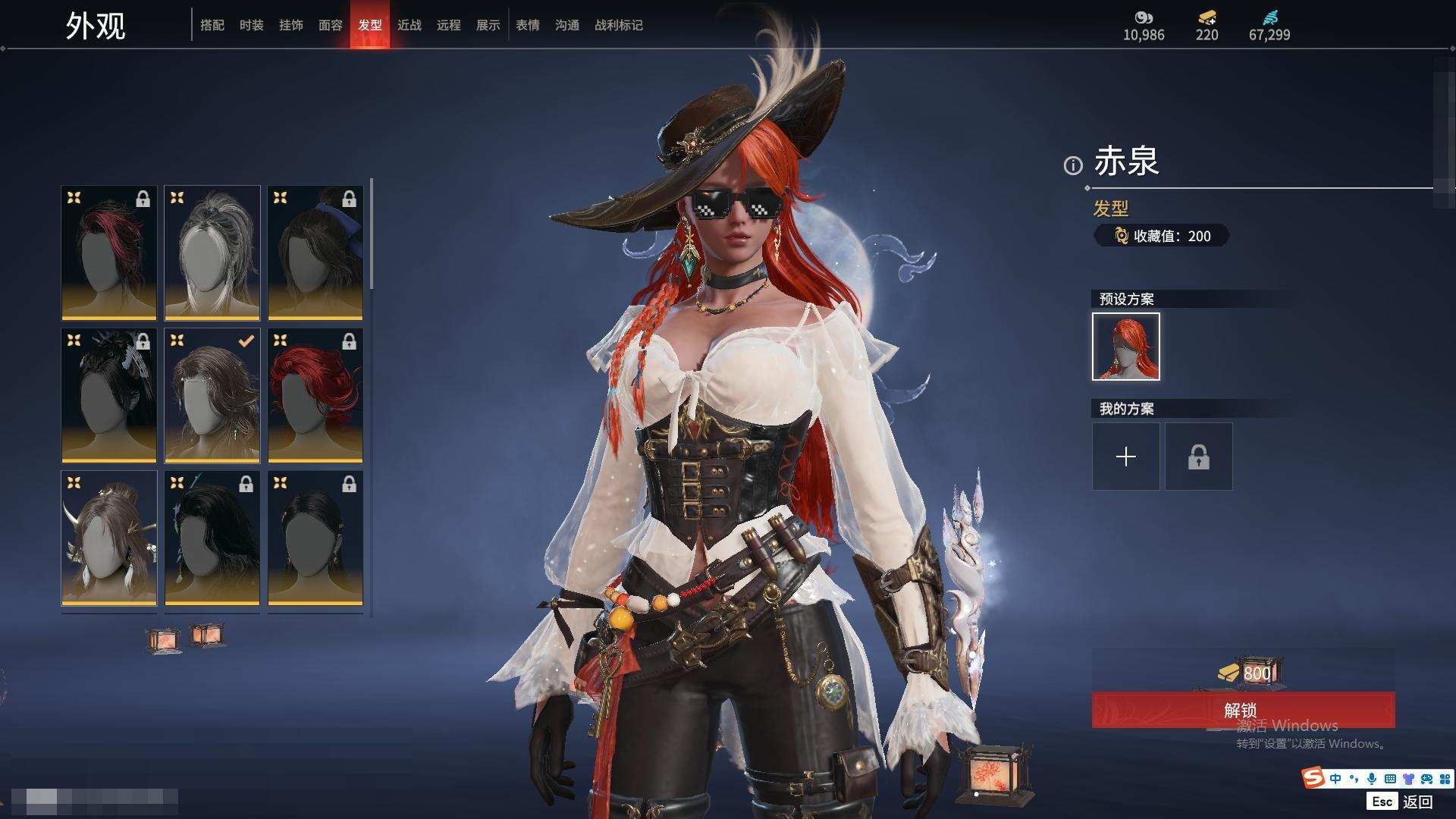Add a new custom scheme with plus
The image size is (1456, 819).
[x=1126, y=457]
